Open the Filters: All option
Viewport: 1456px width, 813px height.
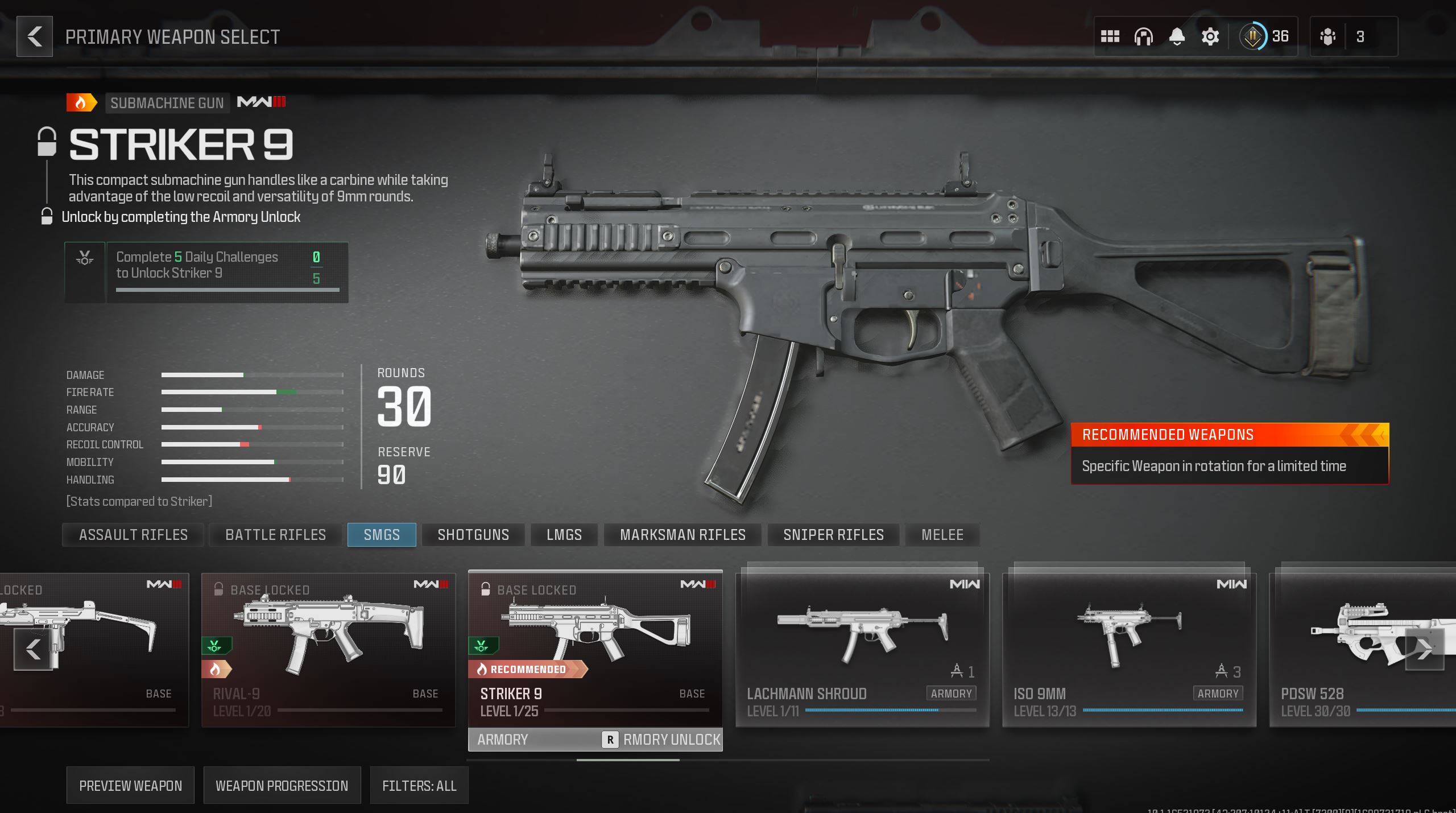(x=419, y=786)
